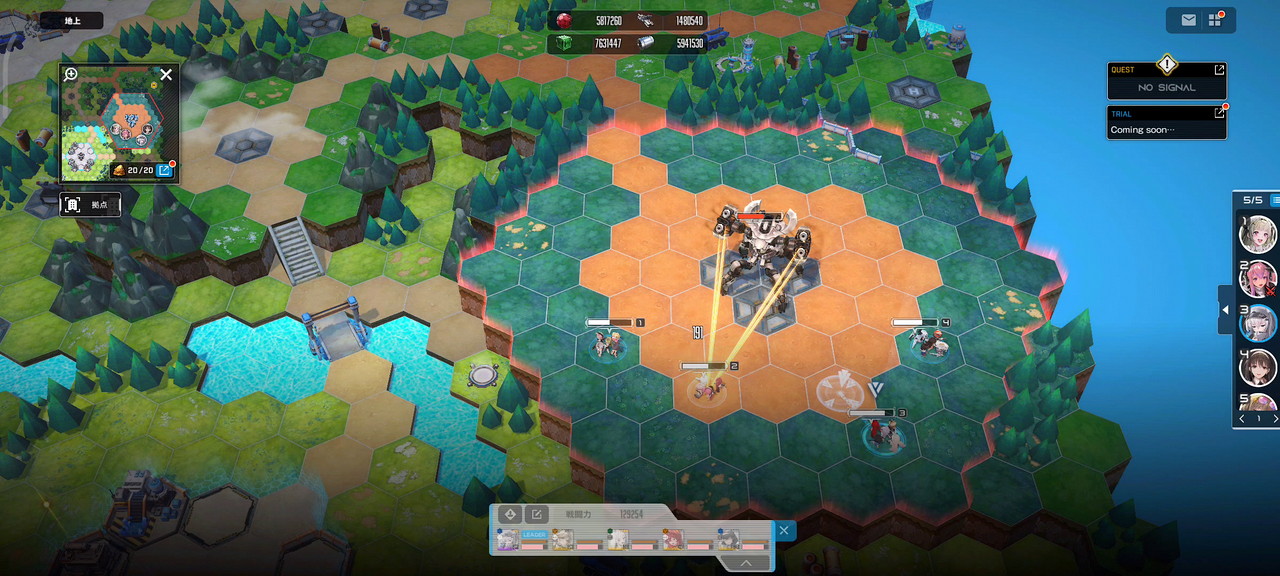Zoom the minimap with the magnifier

click(71, 74)
